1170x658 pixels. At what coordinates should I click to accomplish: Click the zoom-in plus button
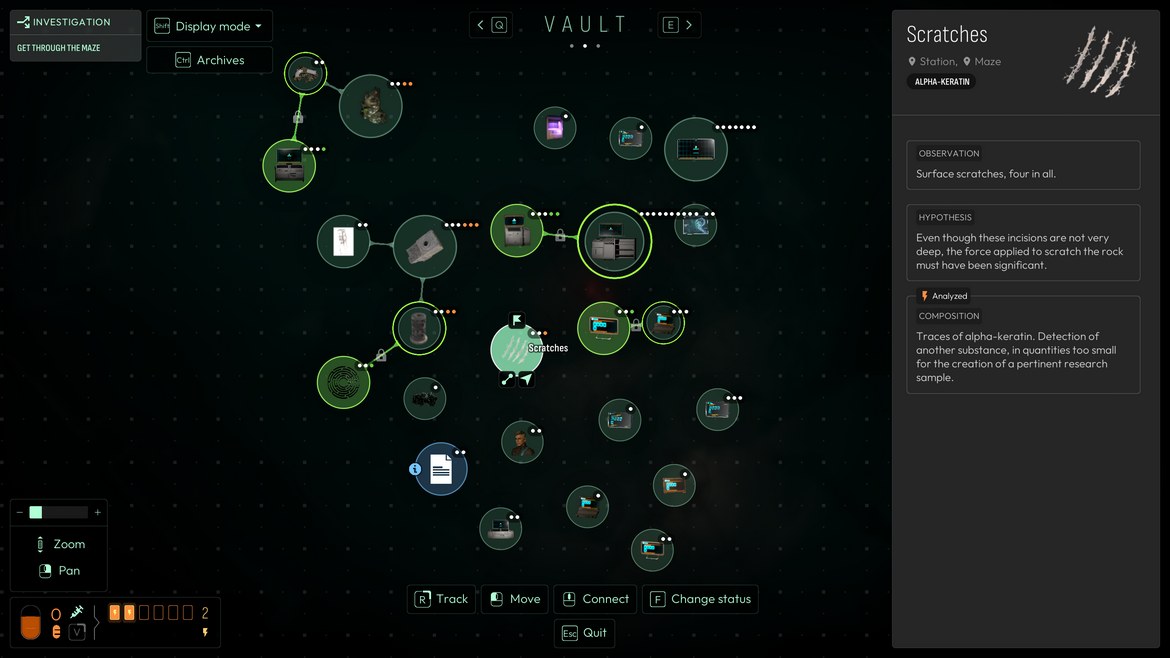(x=97, y=512)
